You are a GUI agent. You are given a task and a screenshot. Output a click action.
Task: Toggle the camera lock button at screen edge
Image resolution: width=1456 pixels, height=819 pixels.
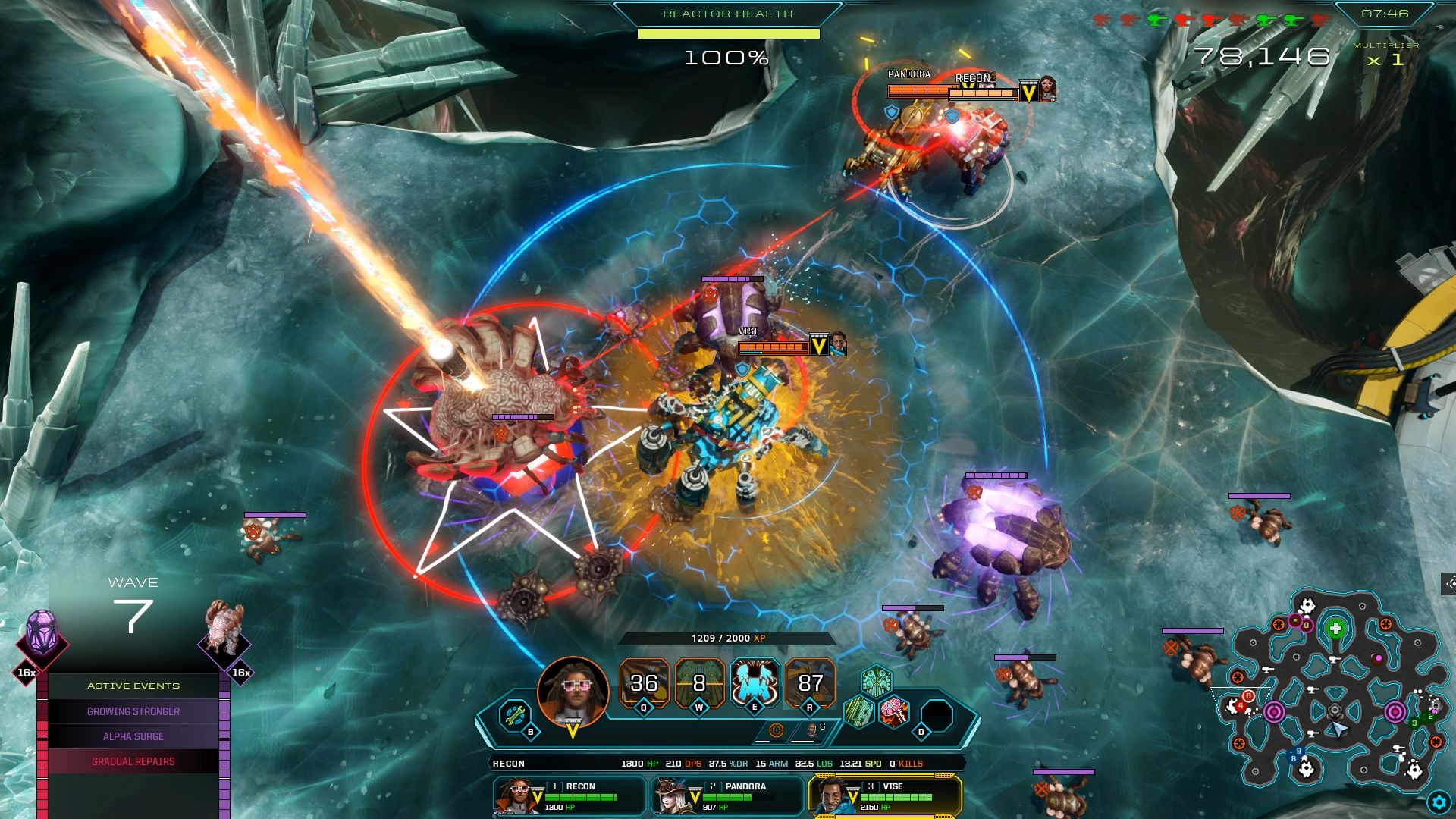point(1450,584)
